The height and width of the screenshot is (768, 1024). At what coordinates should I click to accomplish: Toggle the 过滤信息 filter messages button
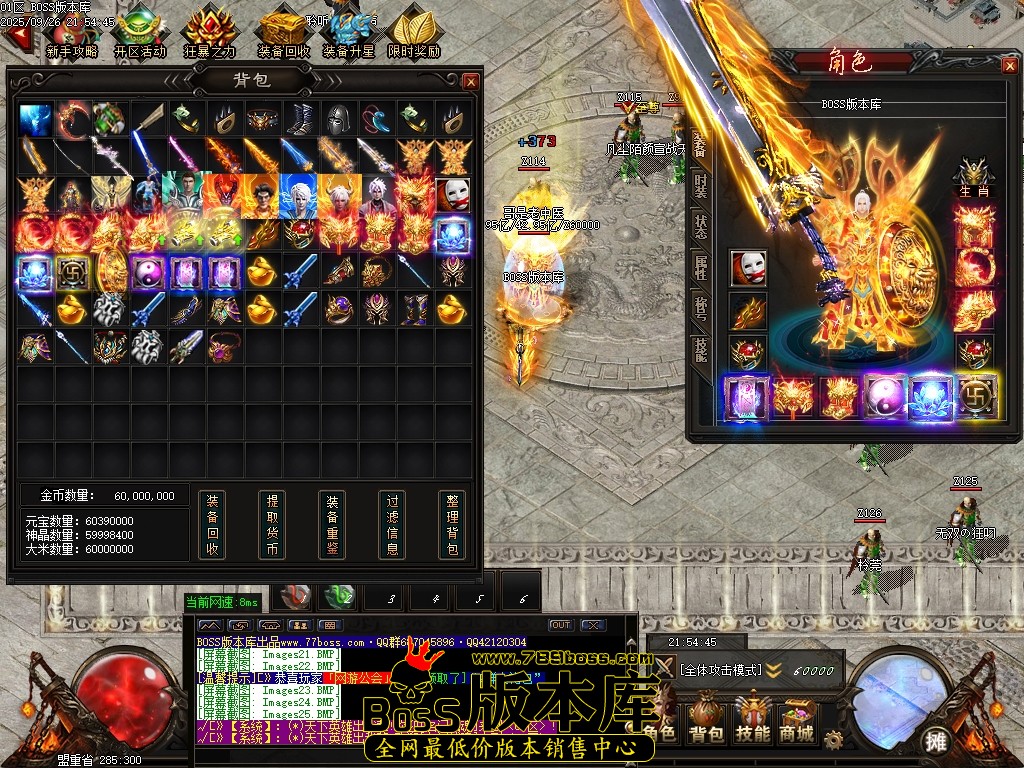click(x=392, y=524)
